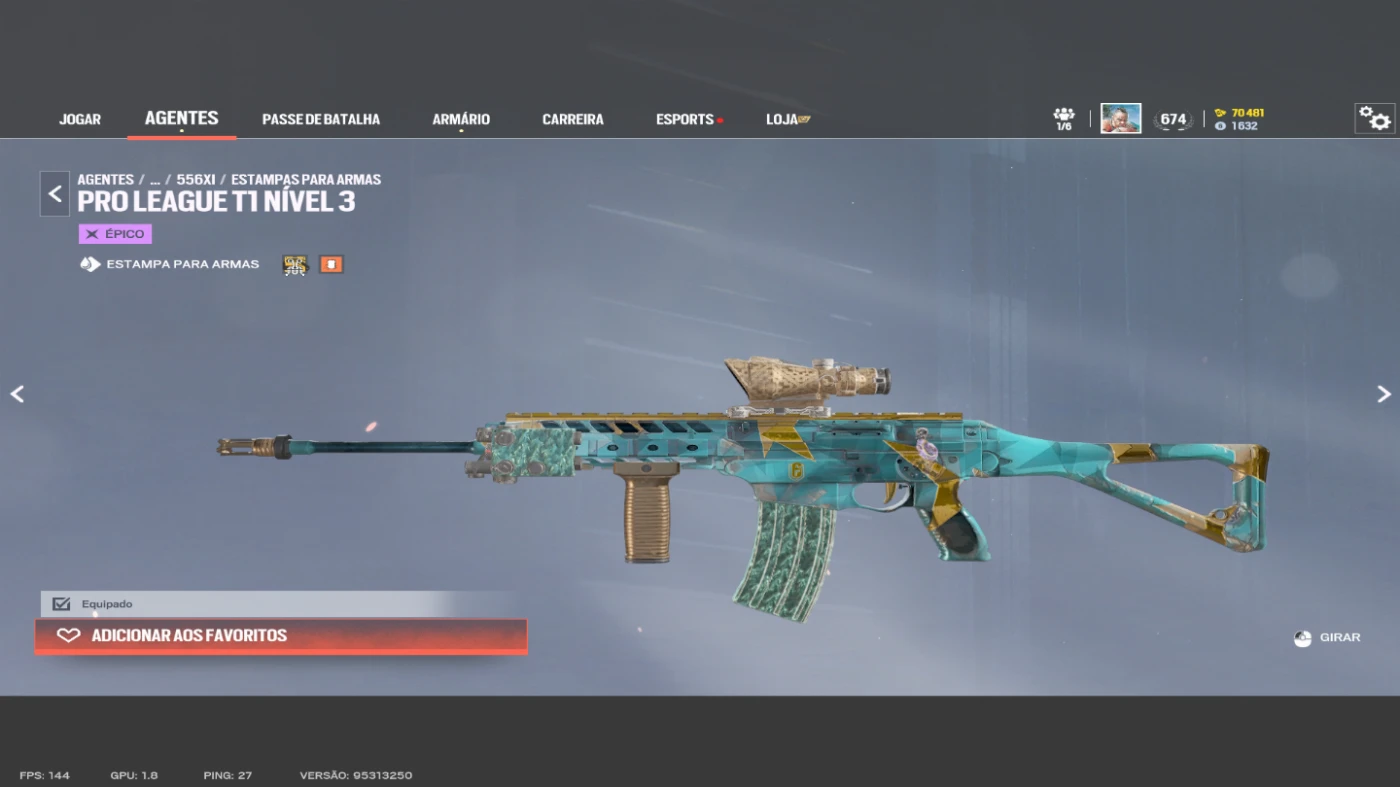This screenshot has width=1400, height=787.
Task: Select the Carreira tab
Action: (573, 119)
